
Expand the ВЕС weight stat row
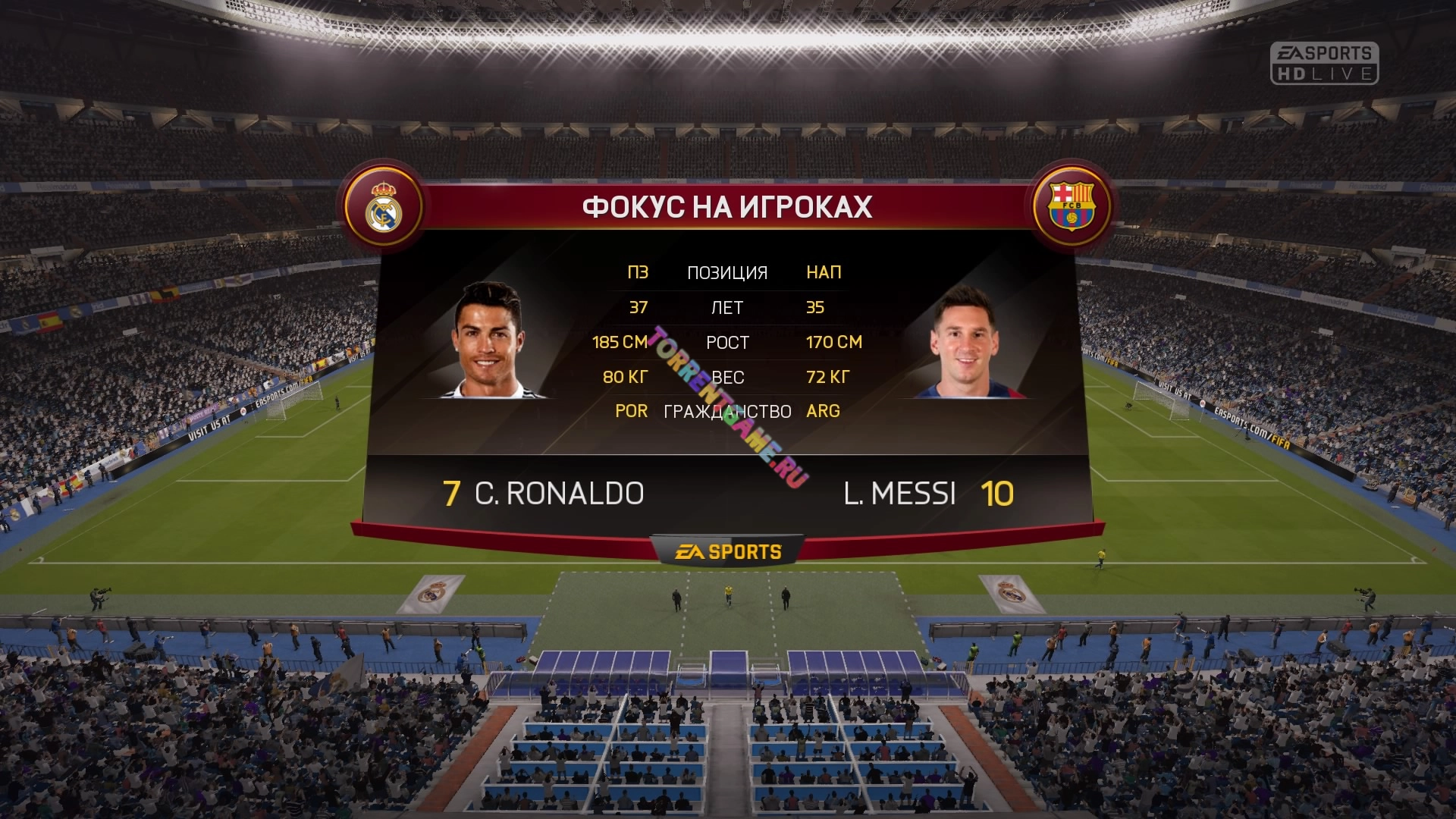(726, 377)
